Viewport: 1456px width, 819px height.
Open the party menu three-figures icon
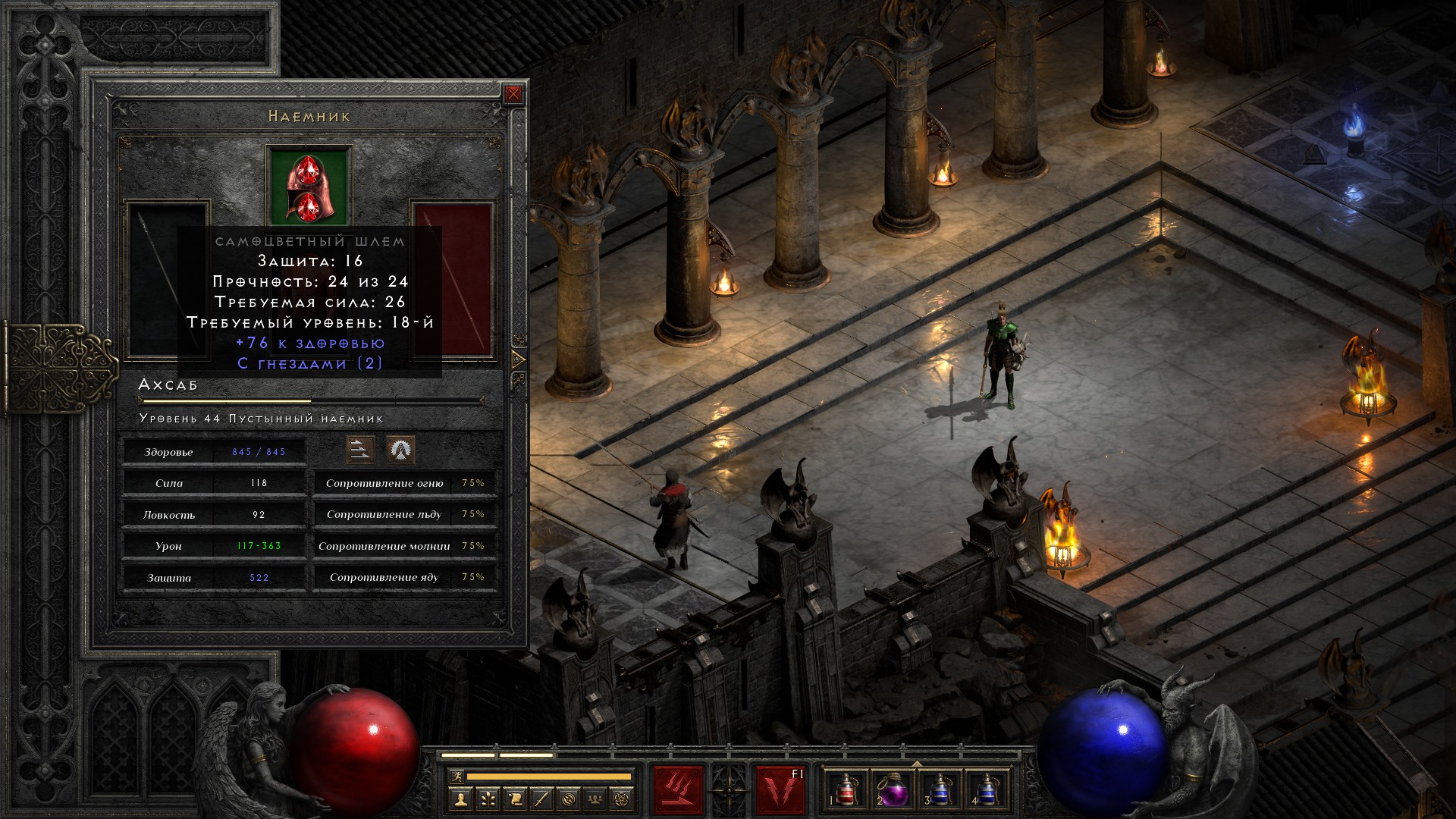click(597, 799)
